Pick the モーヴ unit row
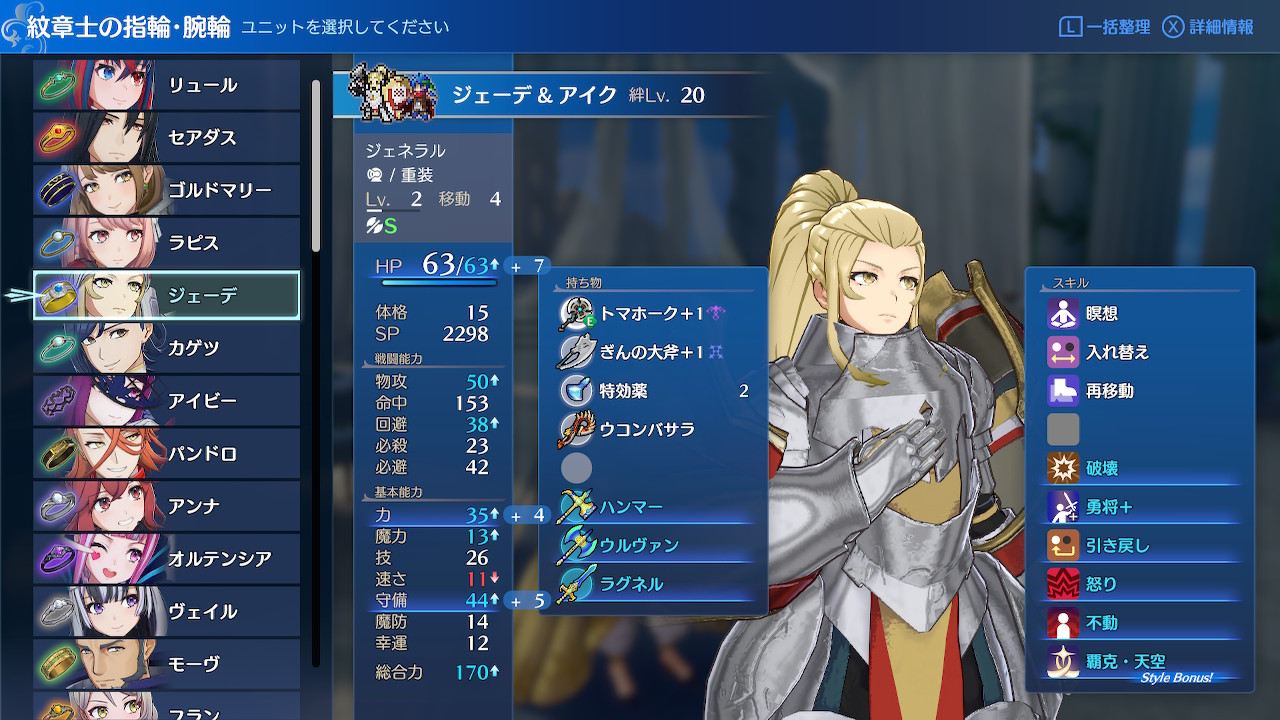 (167, 663)
